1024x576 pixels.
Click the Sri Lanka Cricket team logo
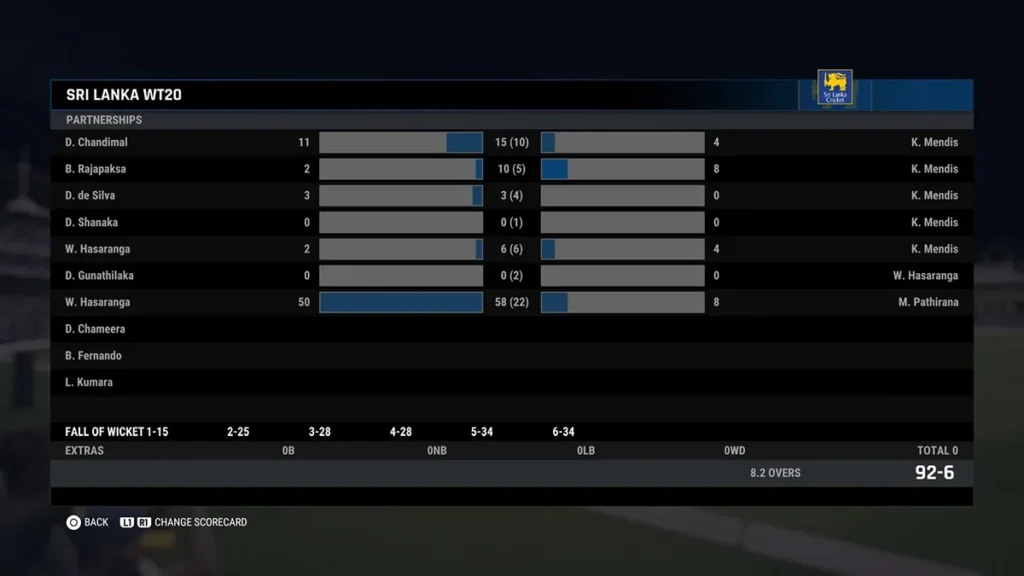click(835, 88)
